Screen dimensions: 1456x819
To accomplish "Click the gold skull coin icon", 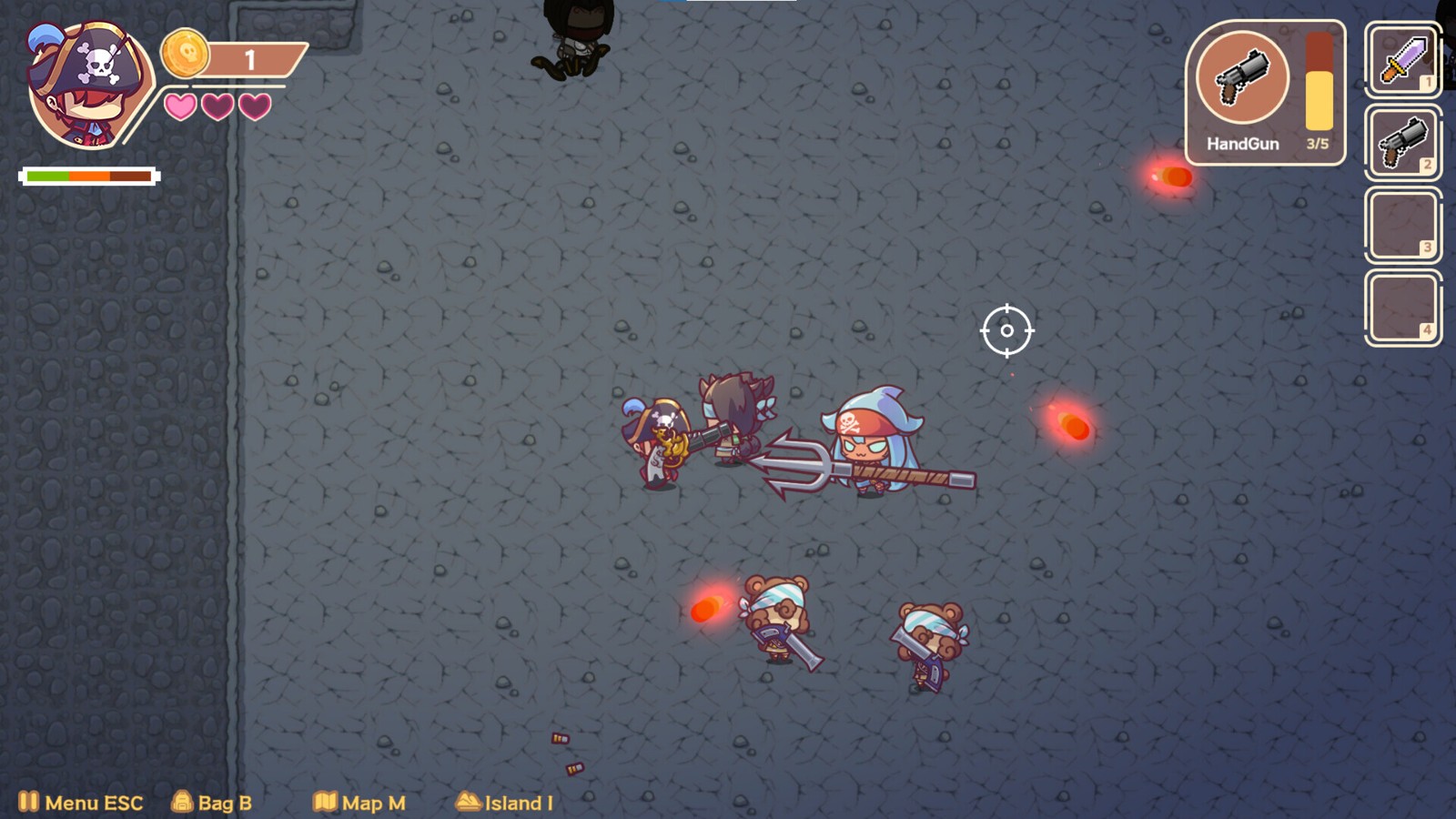I will point(185,54).
